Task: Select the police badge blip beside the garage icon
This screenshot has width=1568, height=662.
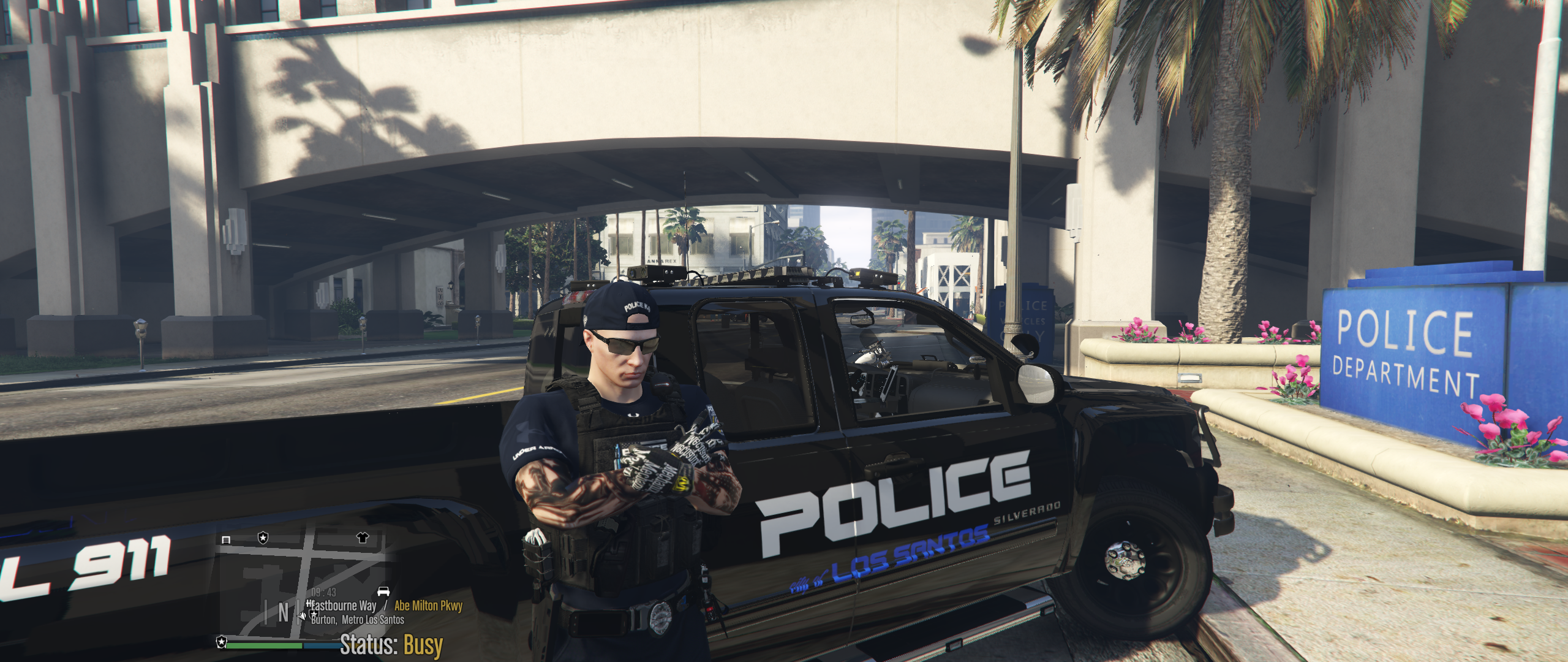Action: (x=263, y=538)
